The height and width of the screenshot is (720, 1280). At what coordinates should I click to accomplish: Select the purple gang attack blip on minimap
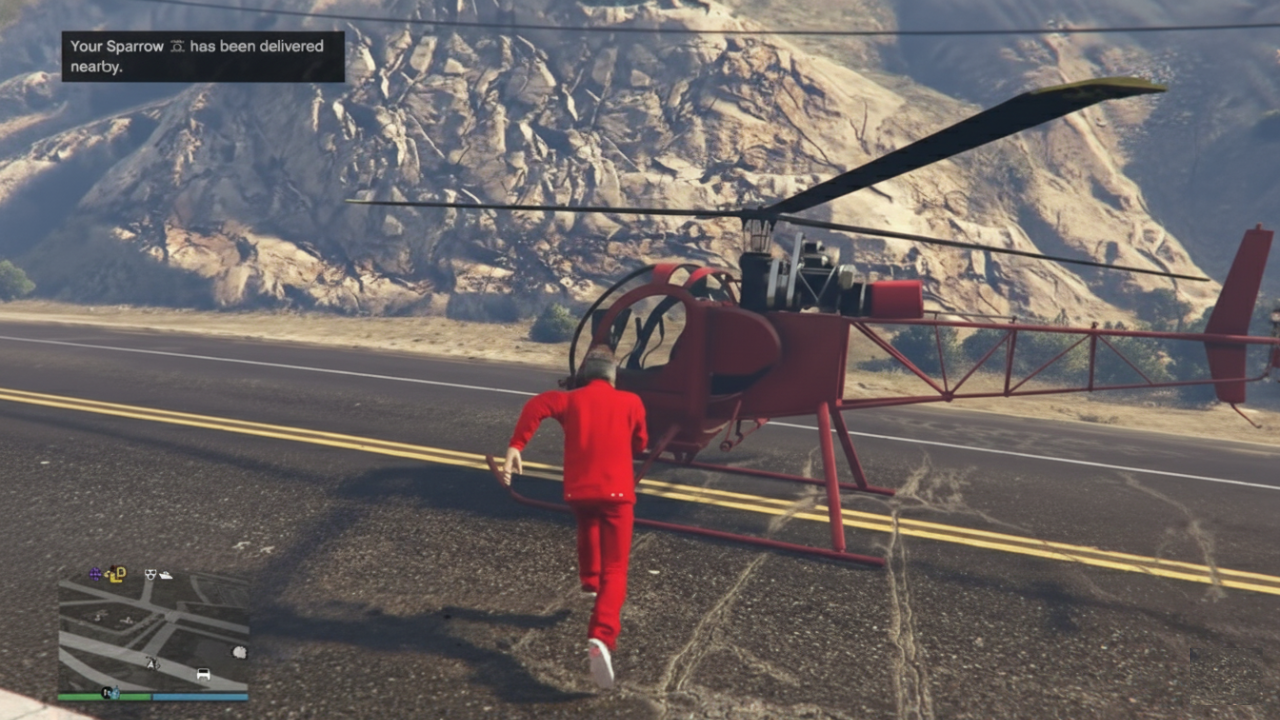[95, 573]
